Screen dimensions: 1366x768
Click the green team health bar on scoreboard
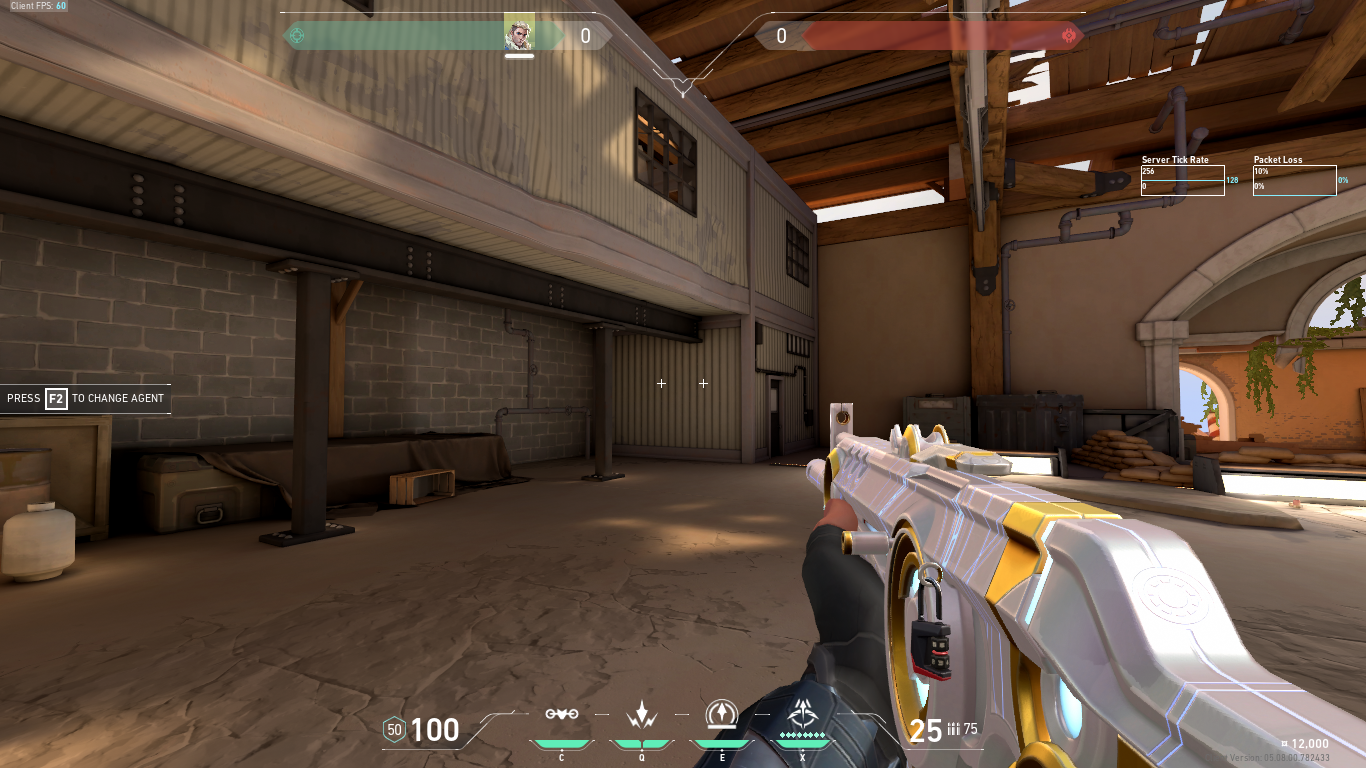400,34
